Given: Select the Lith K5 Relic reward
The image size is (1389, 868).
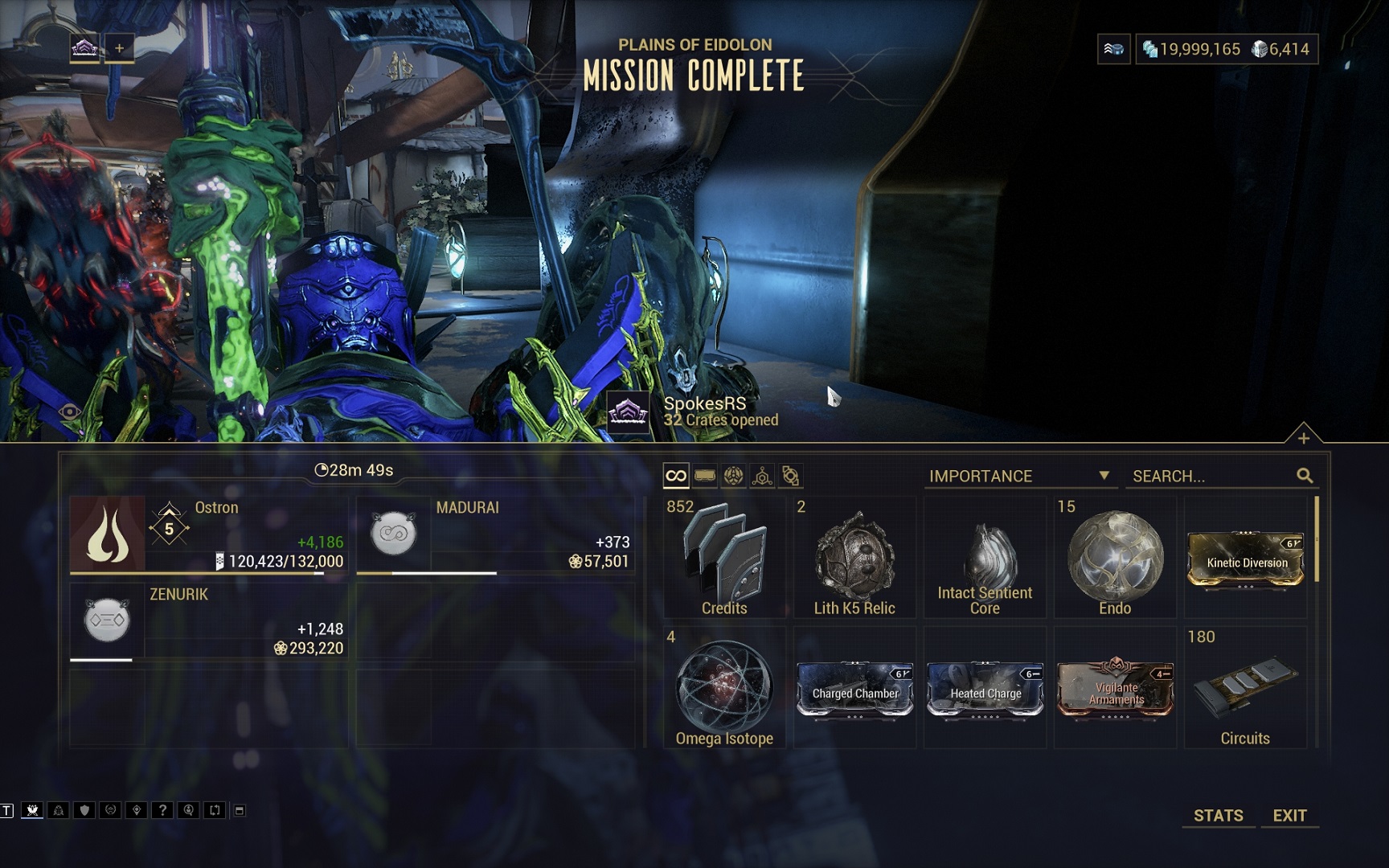Looking at the screenshot, I should 854,557.
